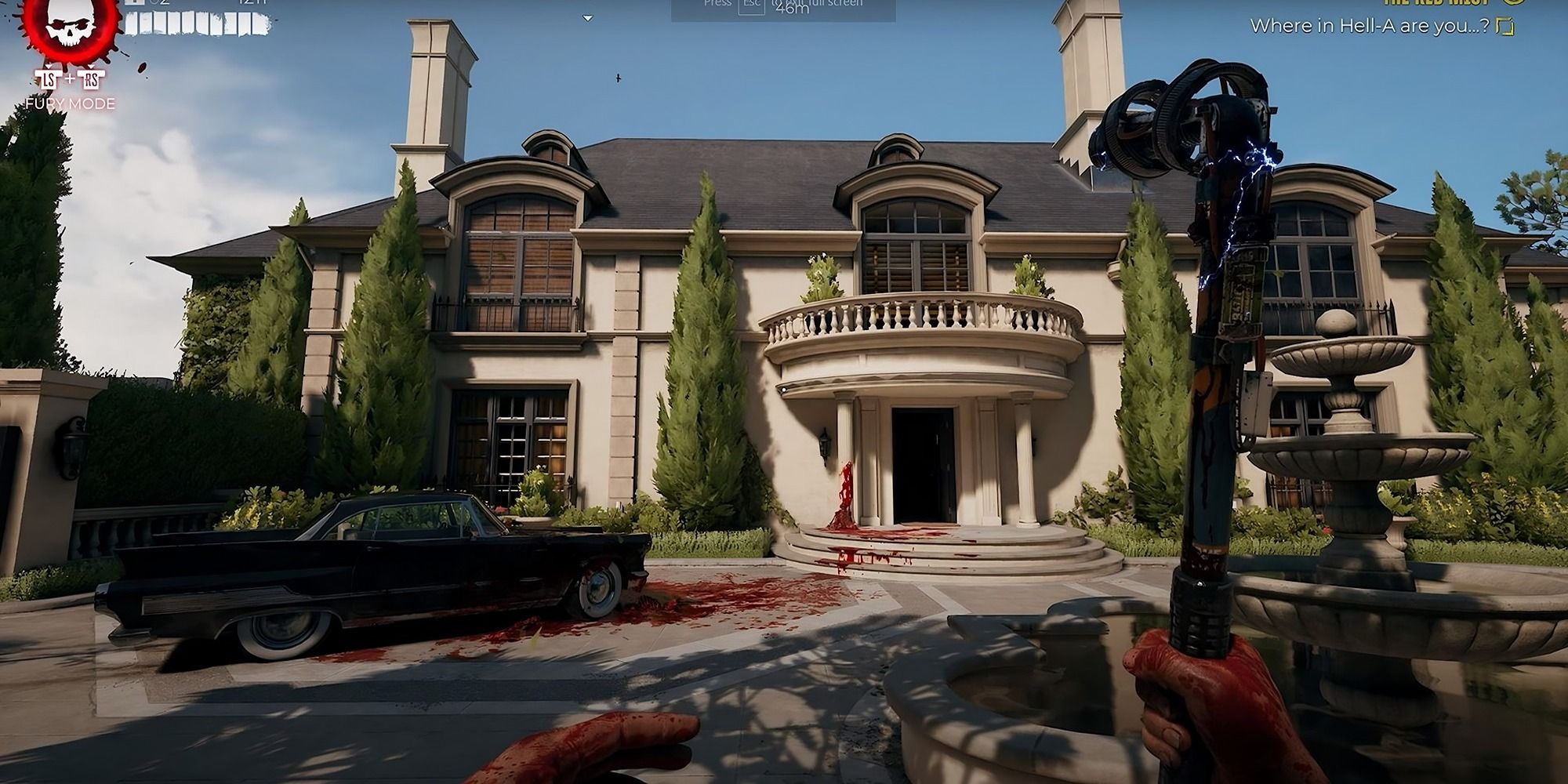Viewport: 1568px width, 784px height.
Task: Toggle Fury Mode via the FURY MODE label
Action: [70, 103]
